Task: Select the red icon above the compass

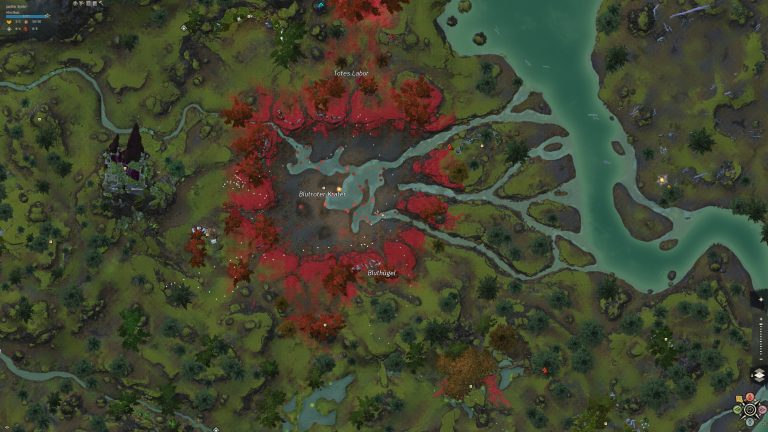Action: [x=748, y=398]
